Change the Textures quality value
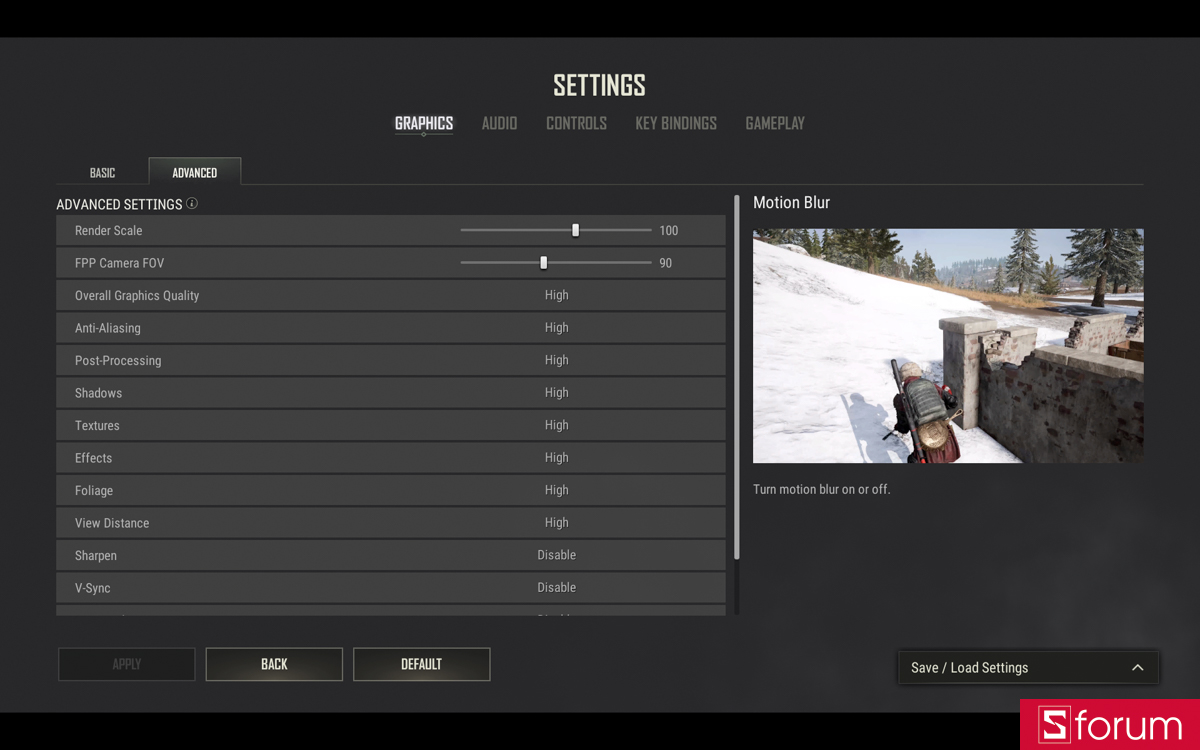This screenshot has height=750, width=1200. (556, 425)
